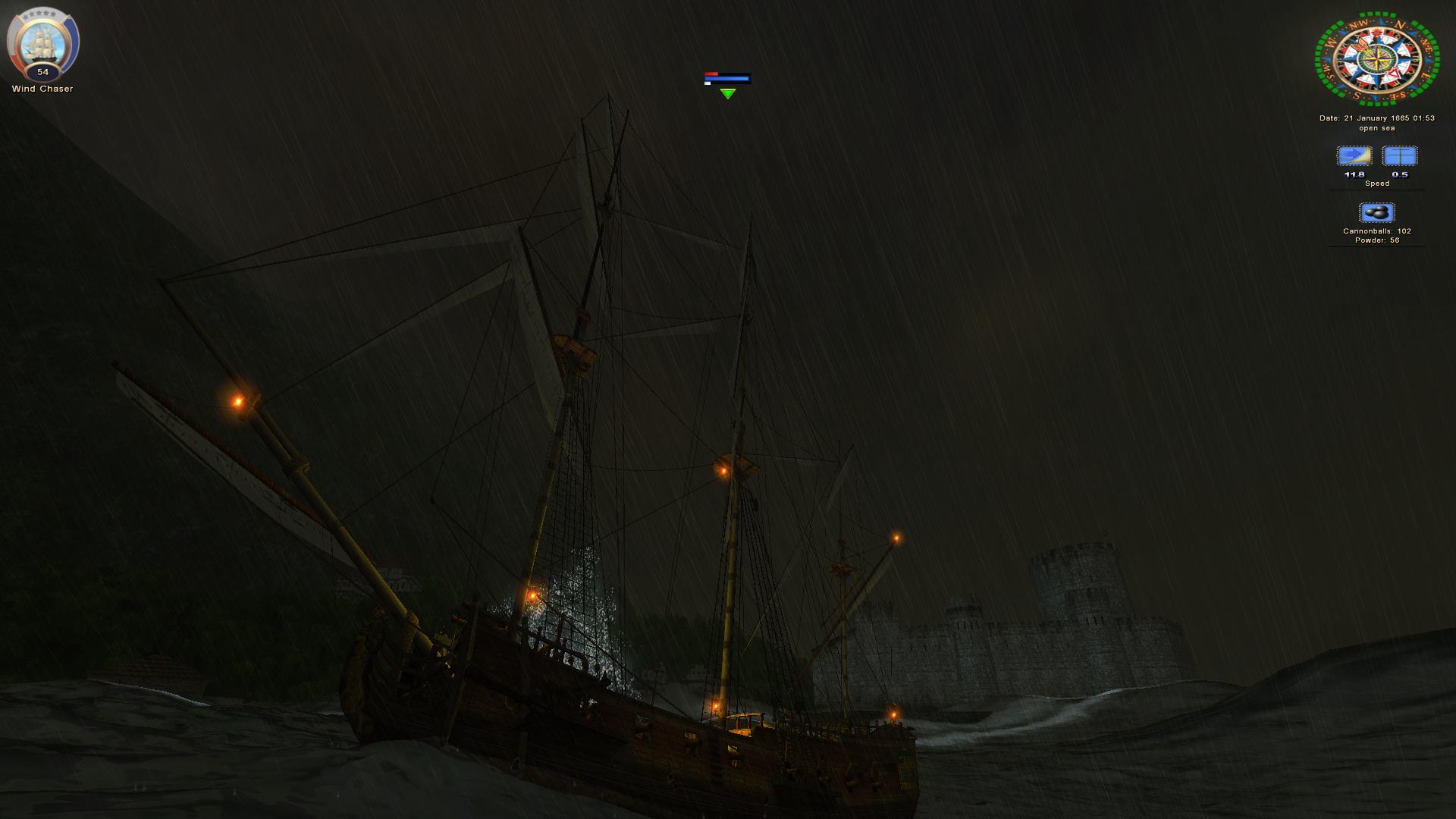Select the cannonballs ammunition icon
Screen dimensions: 1456x819
(x=1376, y=212)
